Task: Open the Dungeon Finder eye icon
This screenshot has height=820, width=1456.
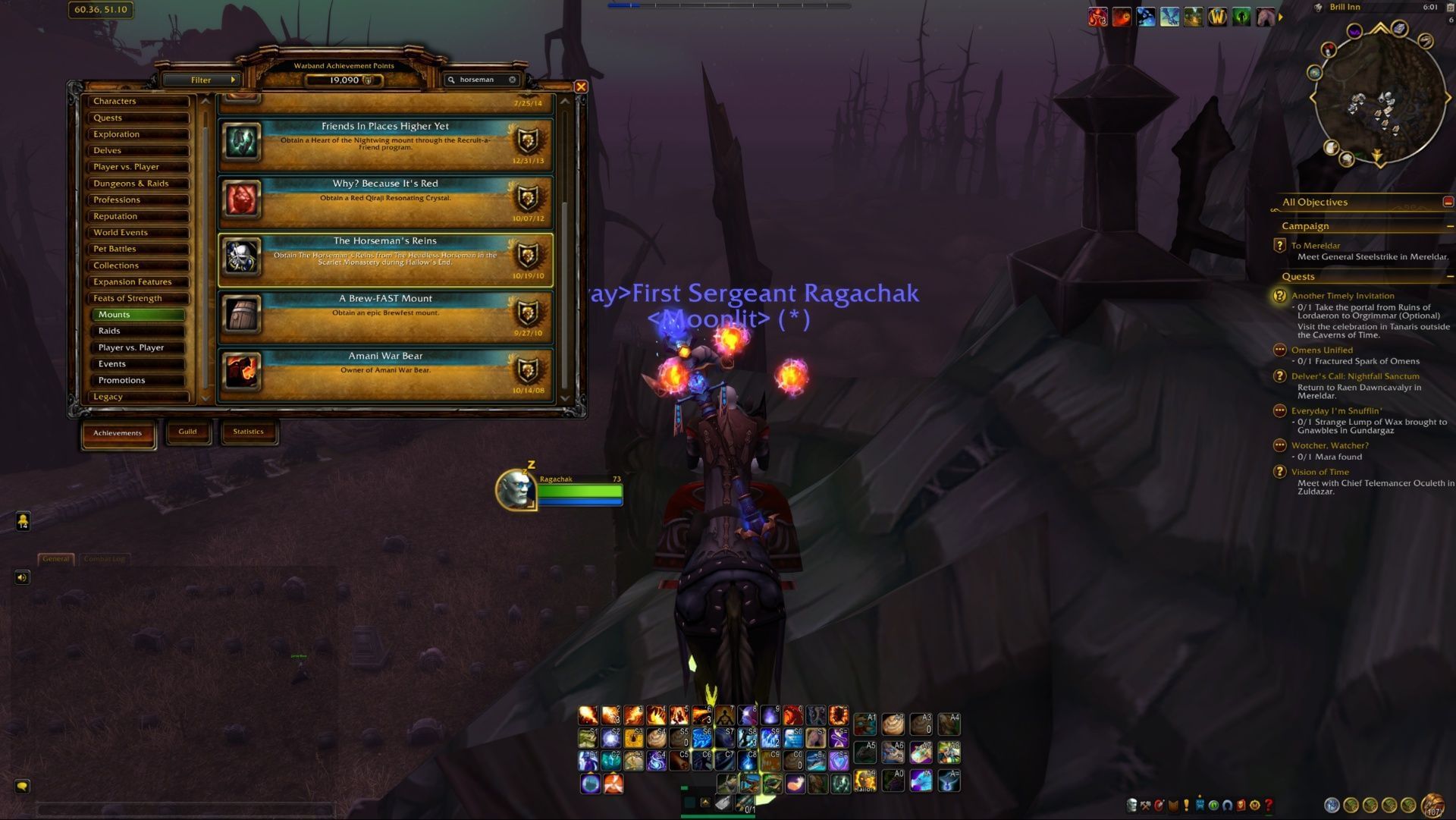Action: 1213,804
